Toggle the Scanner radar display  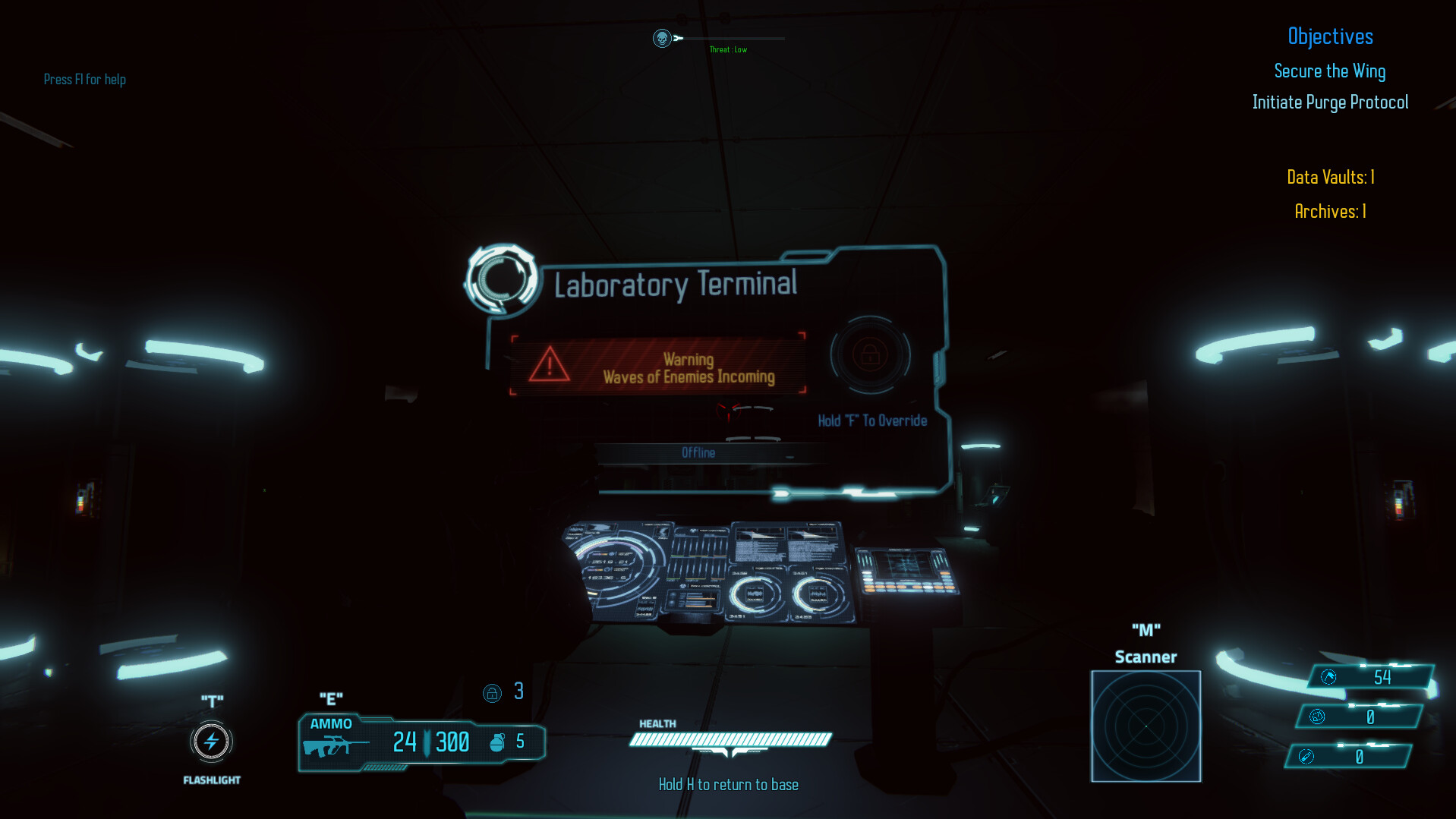click(1146, 726)
